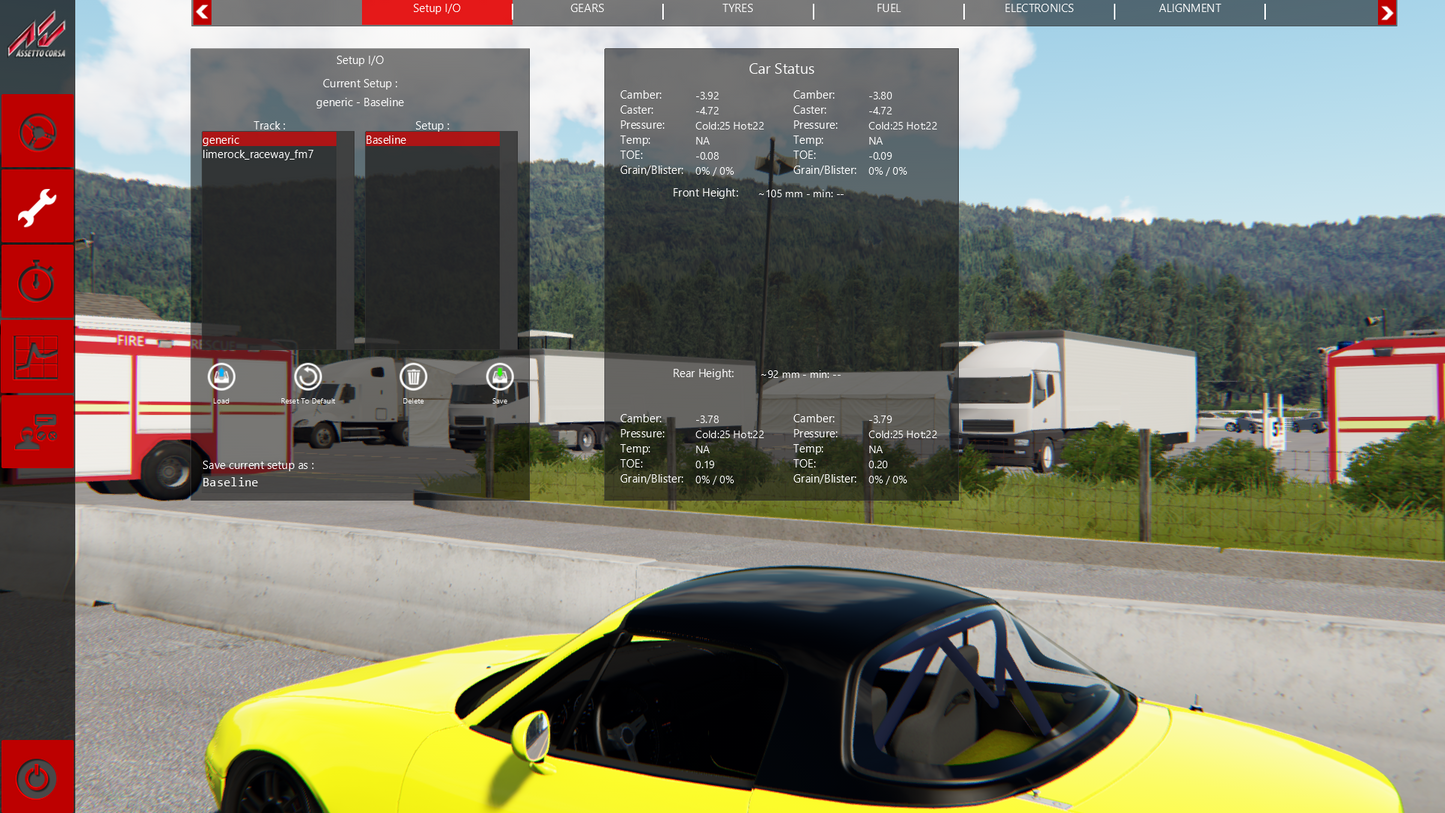1445x813 pixels.
Task: Open the TYRES tab
Action: (737, 9)
